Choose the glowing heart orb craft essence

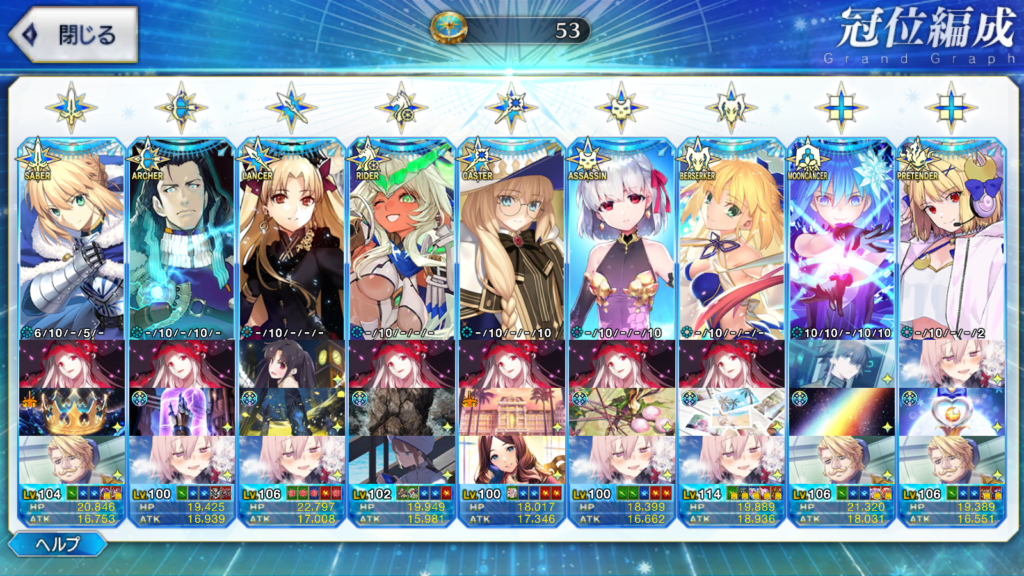[951, 411]
